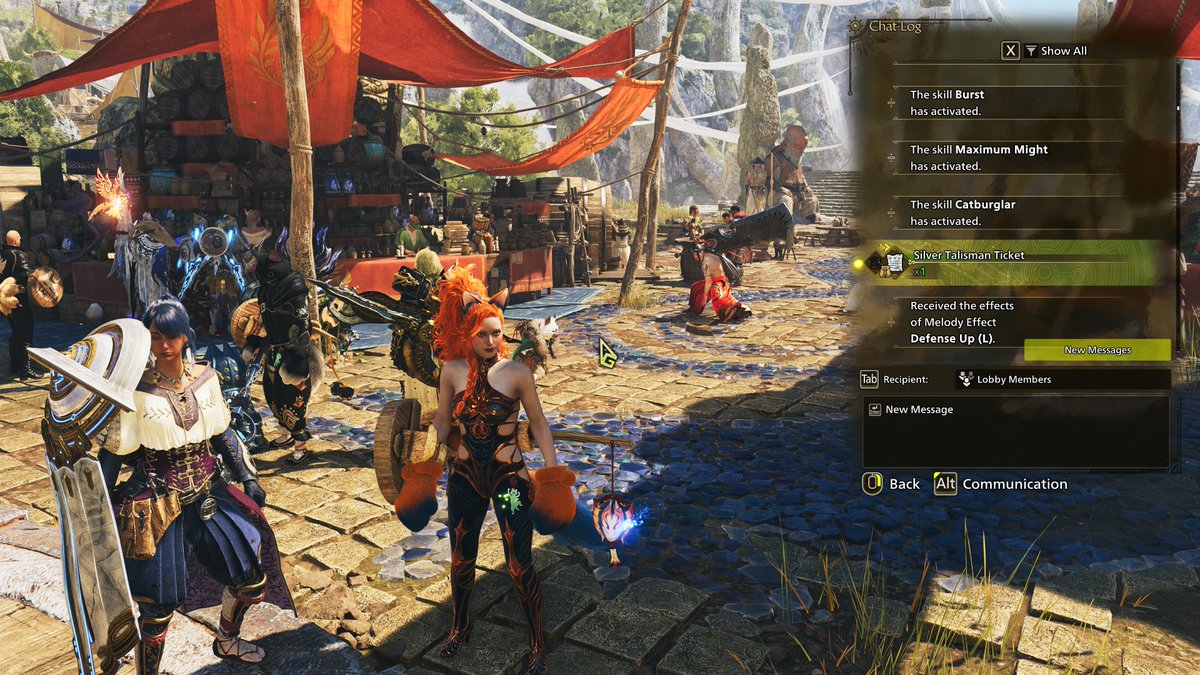Open the New Message text field
The width and height of the screenshot is (1200, 675).
pyautogui.click(x=1015, y=430)
